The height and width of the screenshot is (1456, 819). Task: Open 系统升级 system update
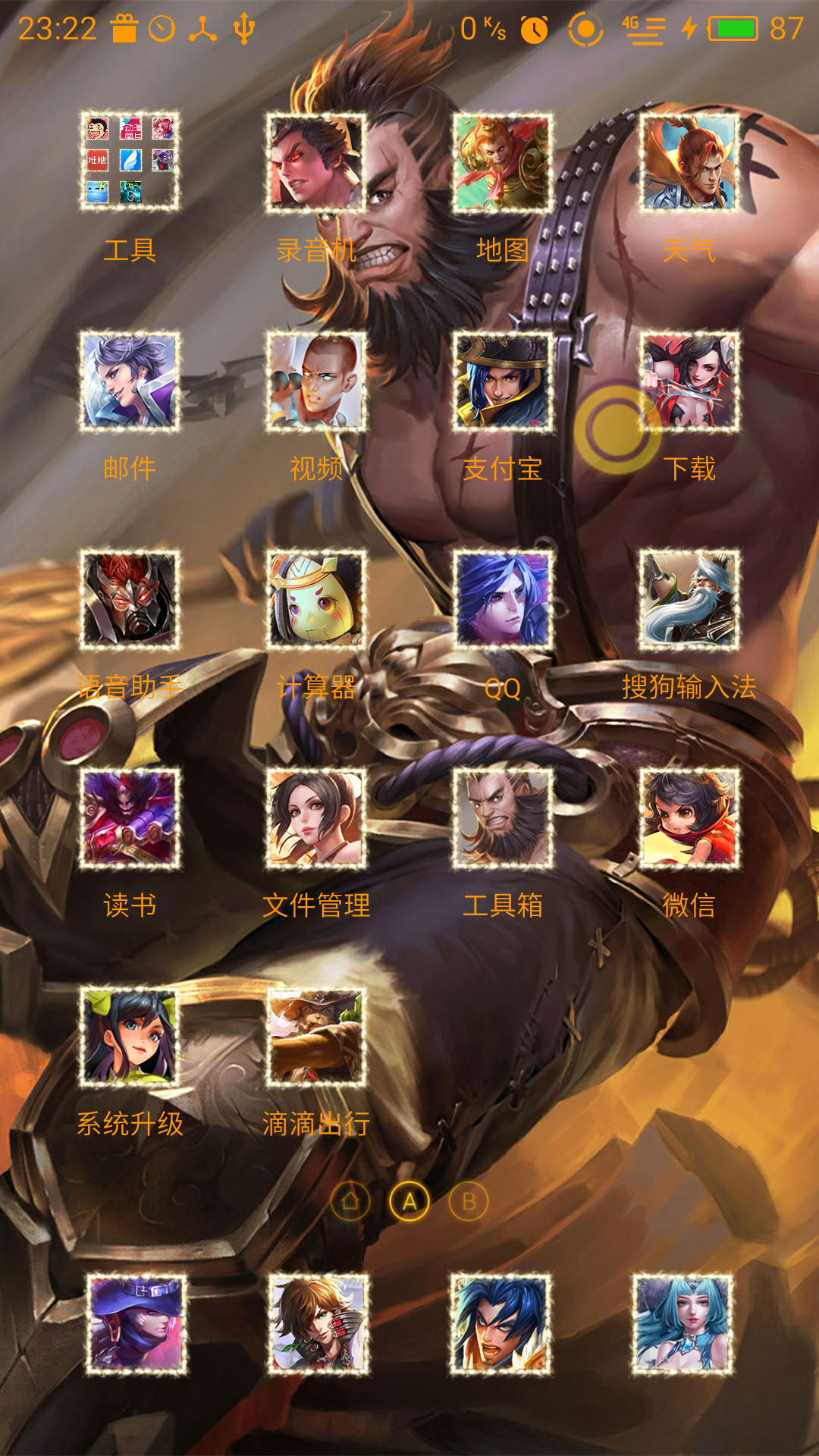pyautogui.click(x=130, y=1036)
